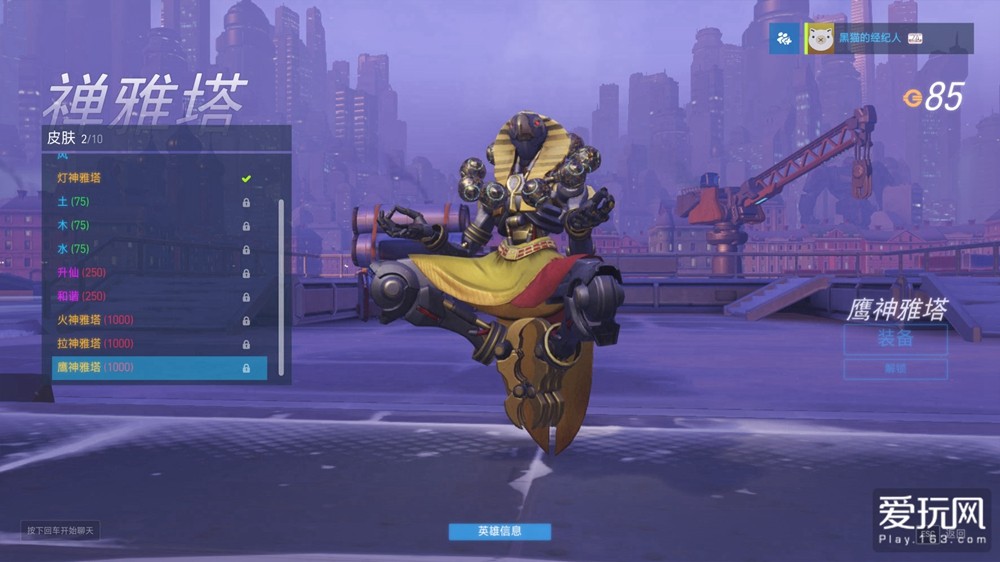Choose the 升仙 (250) skin
The image size is (1000, 562).
tap(150, 273)
